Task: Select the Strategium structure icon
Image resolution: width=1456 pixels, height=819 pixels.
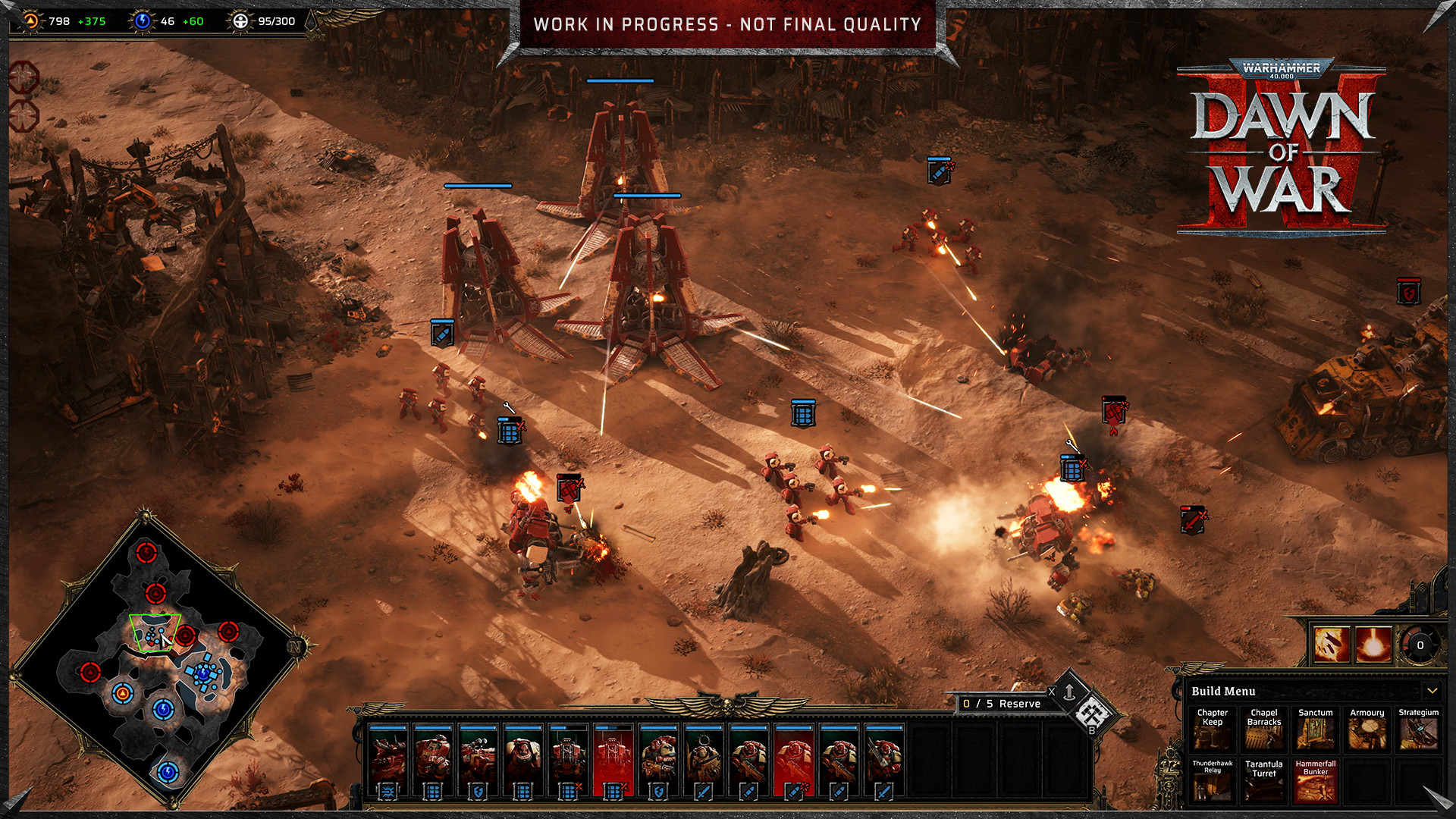Action: 1418,730
